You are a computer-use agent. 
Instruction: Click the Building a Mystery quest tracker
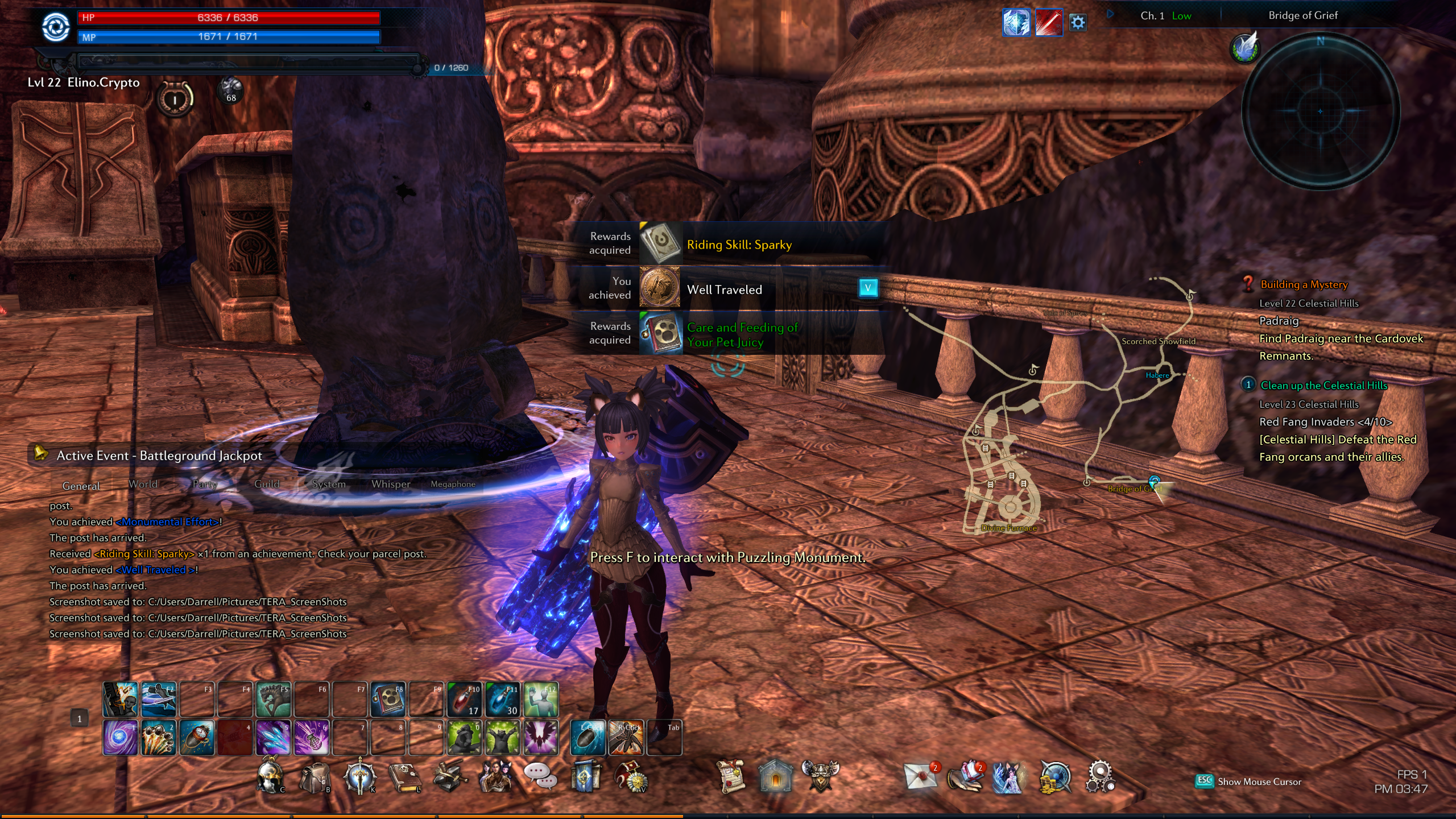pyautogui.click(x=1304, y=284)
